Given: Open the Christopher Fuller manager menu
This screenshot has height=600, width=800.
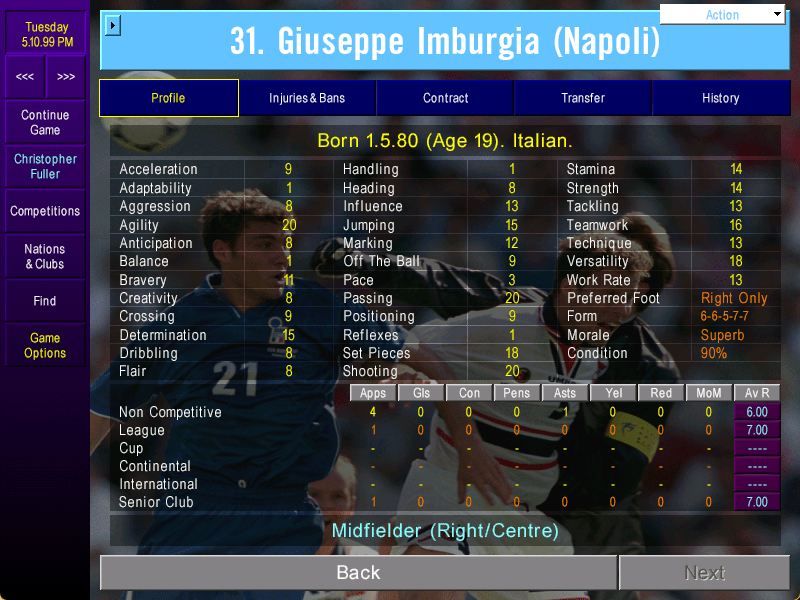Looking at the screenshot, I should [x=45, y=166].
